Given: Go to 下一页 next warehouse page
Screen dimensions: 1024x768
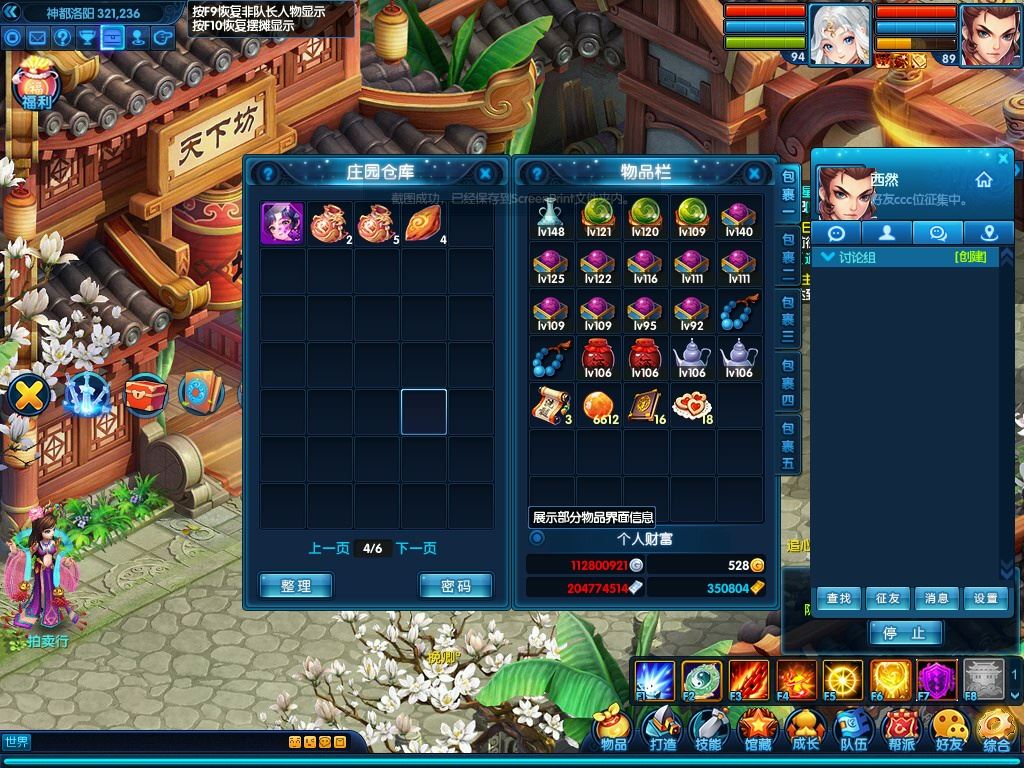Looking at the screenshot, I should pyautogui.click(x=416, y=548).
